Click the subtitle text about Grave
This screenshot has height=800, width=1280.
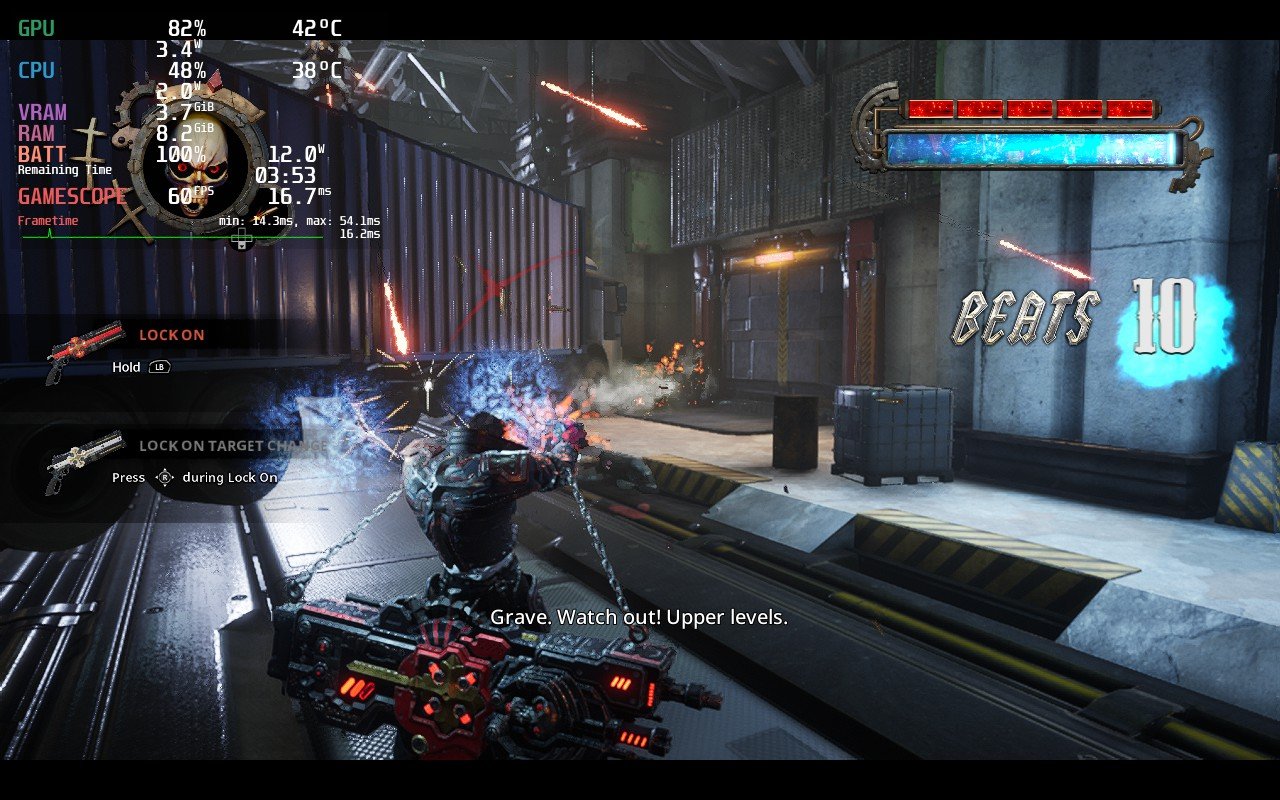pos(638,618)
